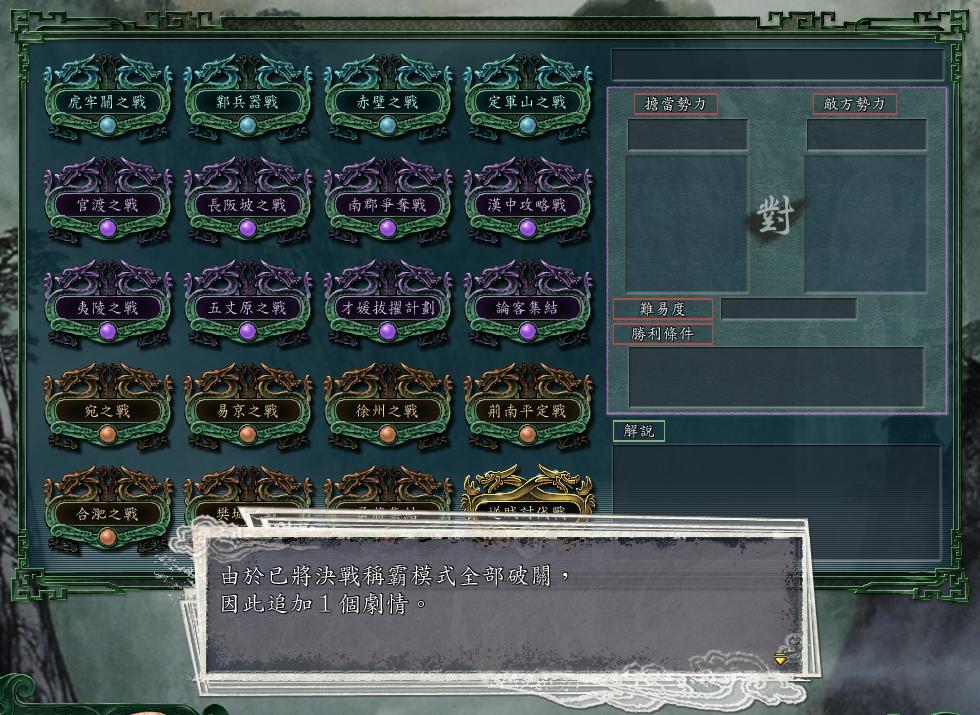Choose the 宛之戰 battle
The width and height of the screenshot is (980, 715).
click(108, 411)
